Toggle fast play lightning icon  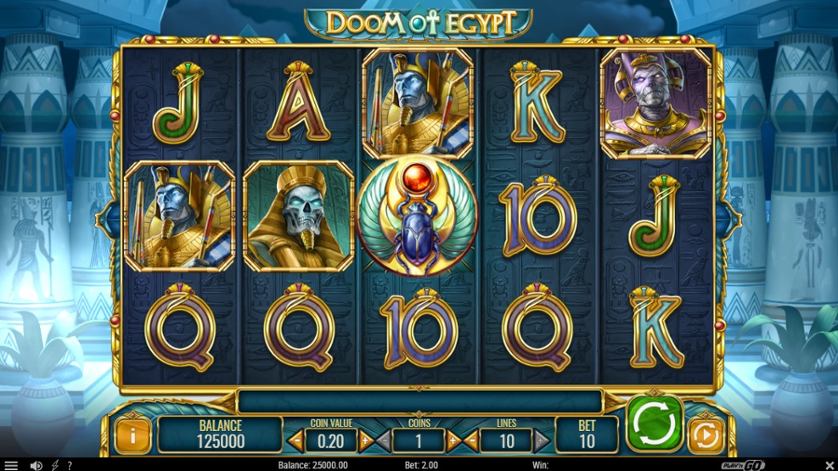tap(54, 465)
